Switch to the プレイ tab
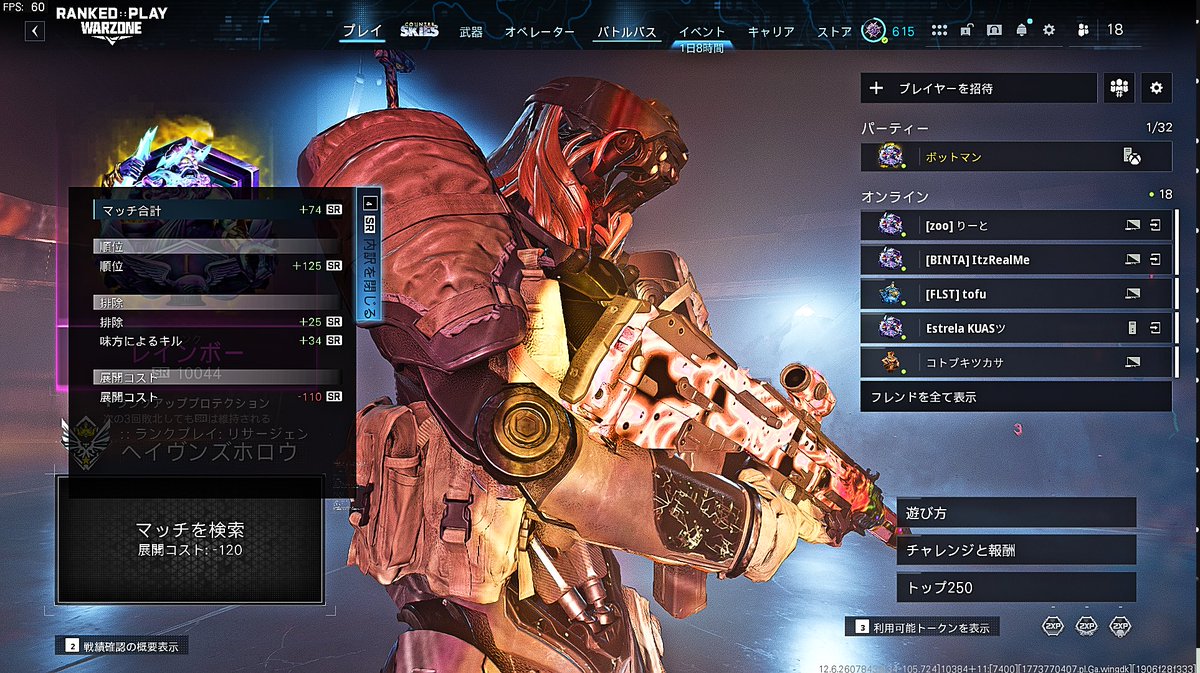 362,31
